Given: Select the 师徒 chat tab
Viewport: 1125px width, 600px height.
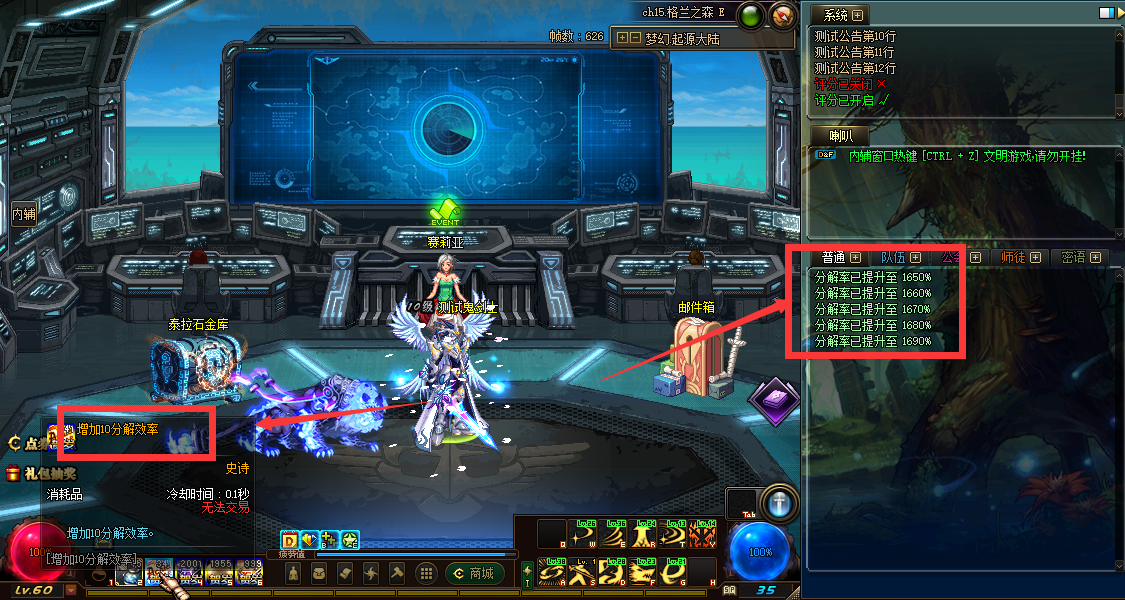Looking at the screenshot, I should [x=1013, y=258].
